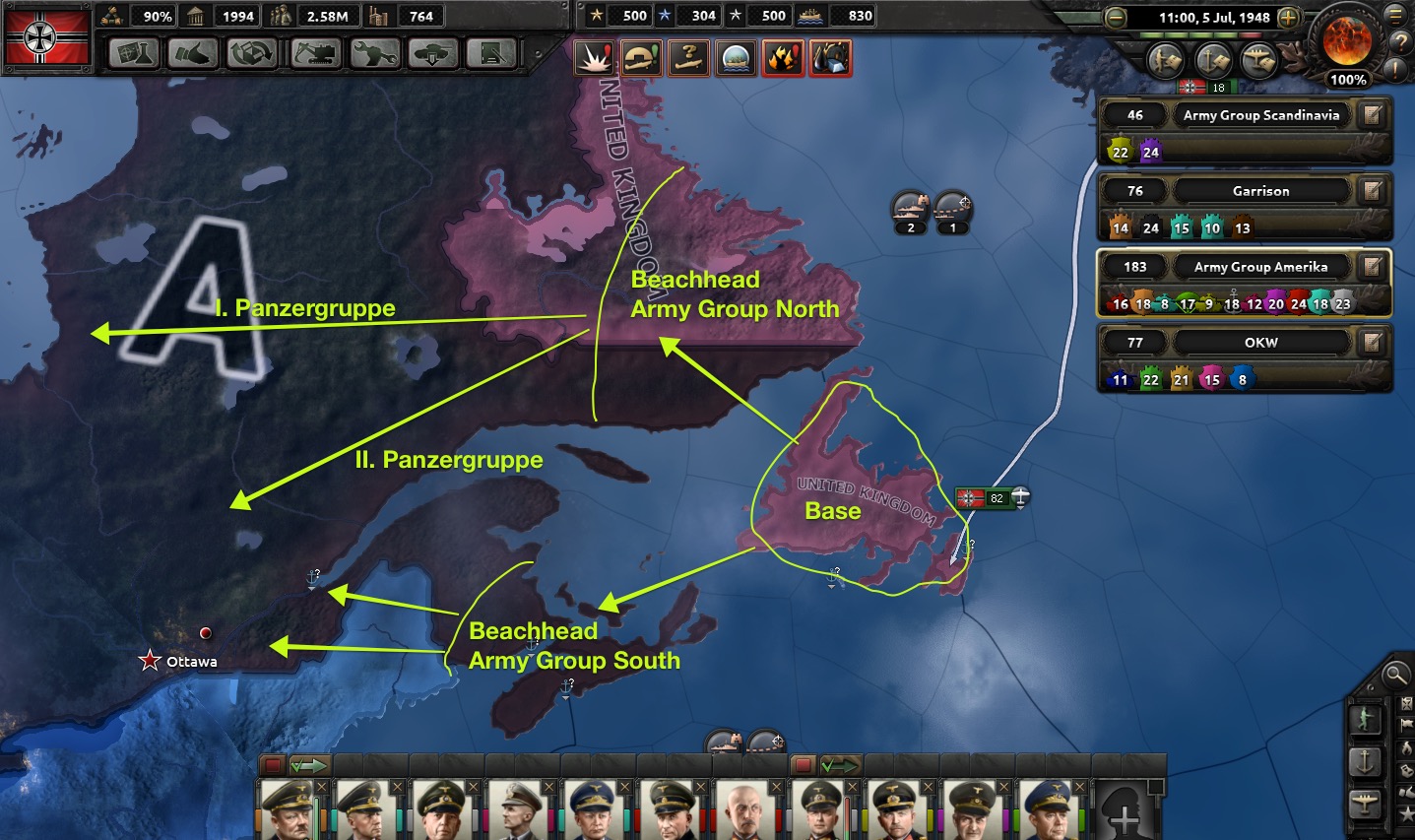Select Army Group Scandinavia
Screen dimensions: 1415x840
(x=1260, y=115)
